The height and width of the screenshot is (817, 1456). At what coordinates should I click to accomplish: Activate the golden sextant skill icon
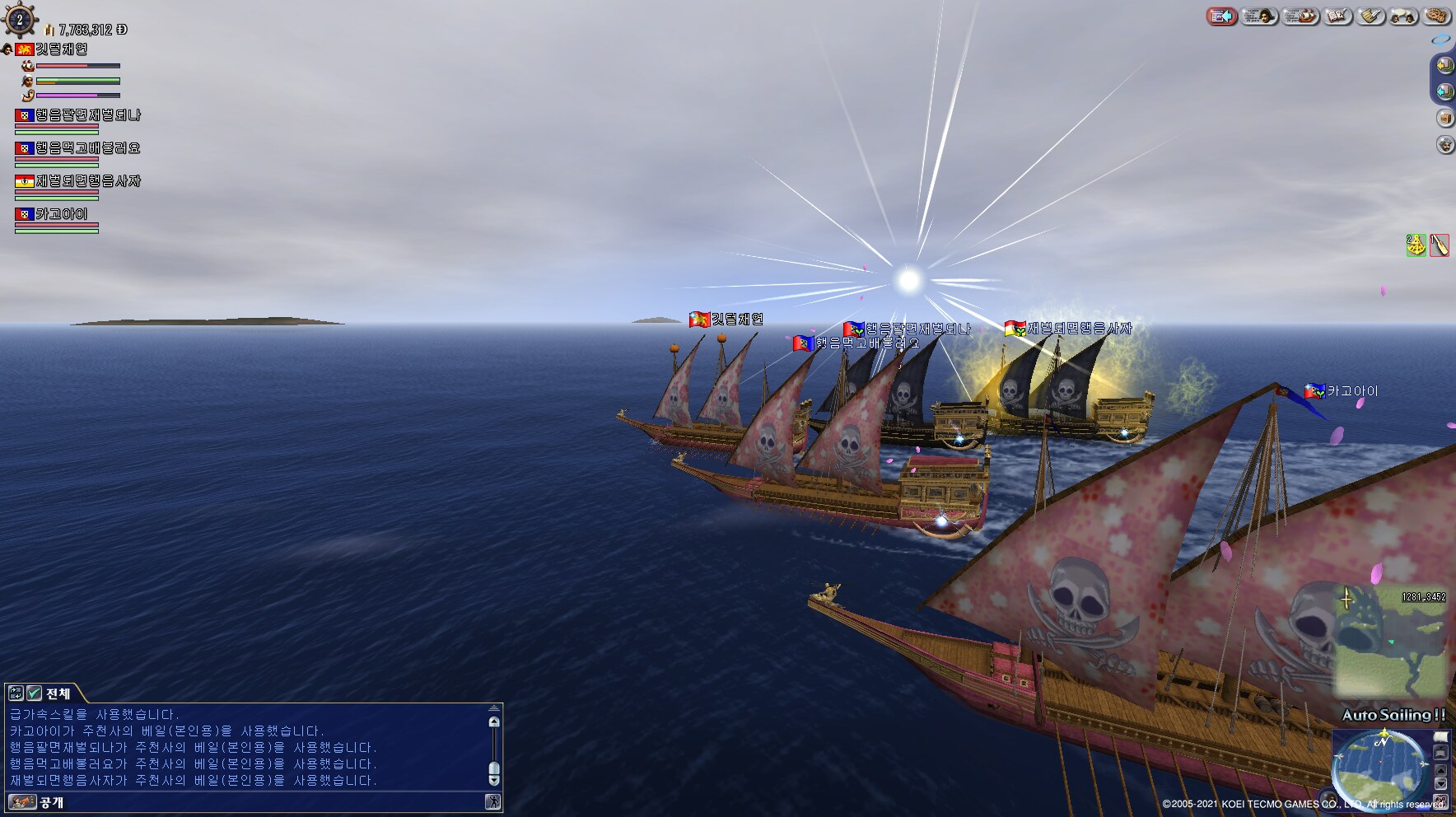[x=1416, y=245]
